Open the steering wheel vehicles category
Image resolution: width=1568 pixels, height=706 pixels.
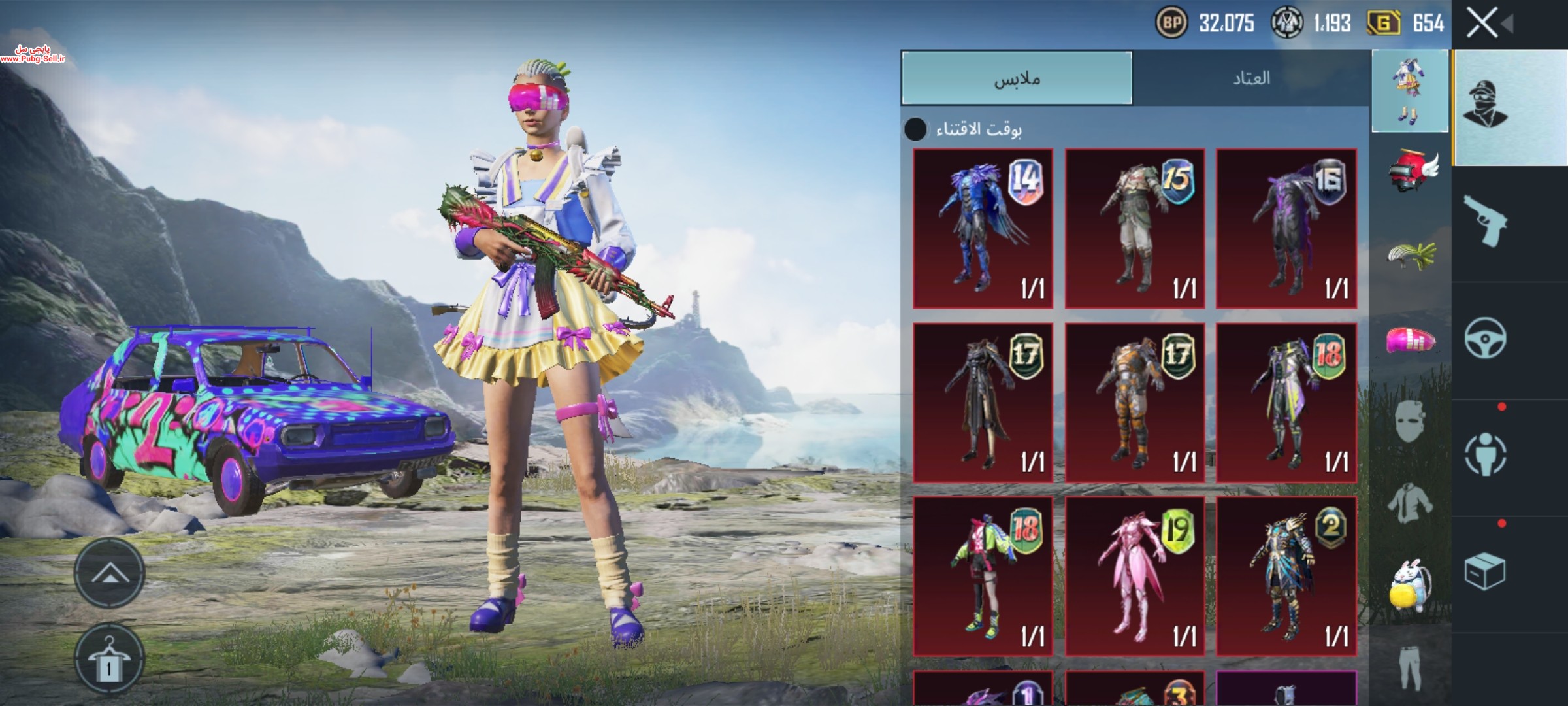point(1485,338)
